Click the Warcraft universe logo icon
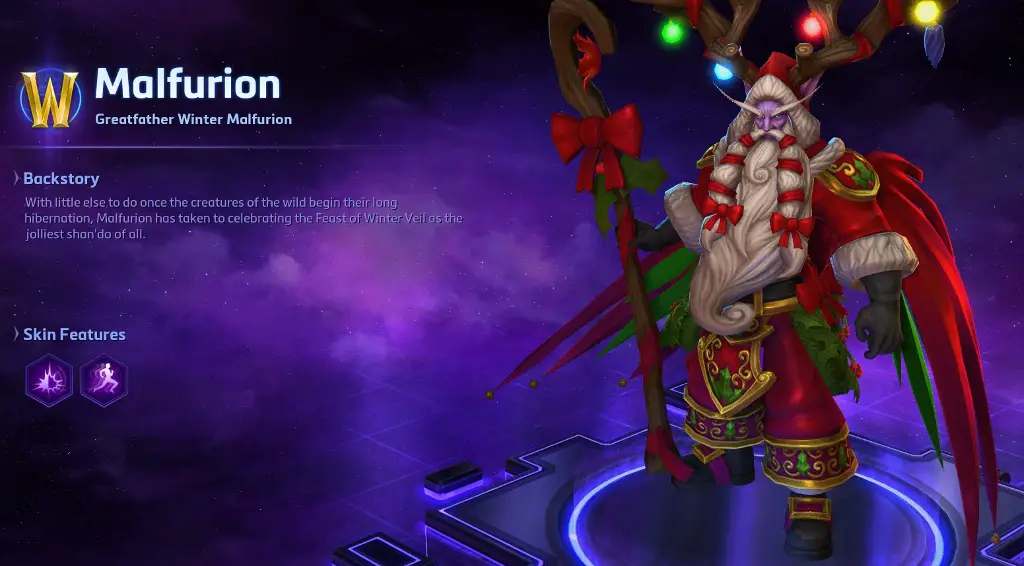Viewport: 1024px width, 566px height. click(x=50, y=99)
